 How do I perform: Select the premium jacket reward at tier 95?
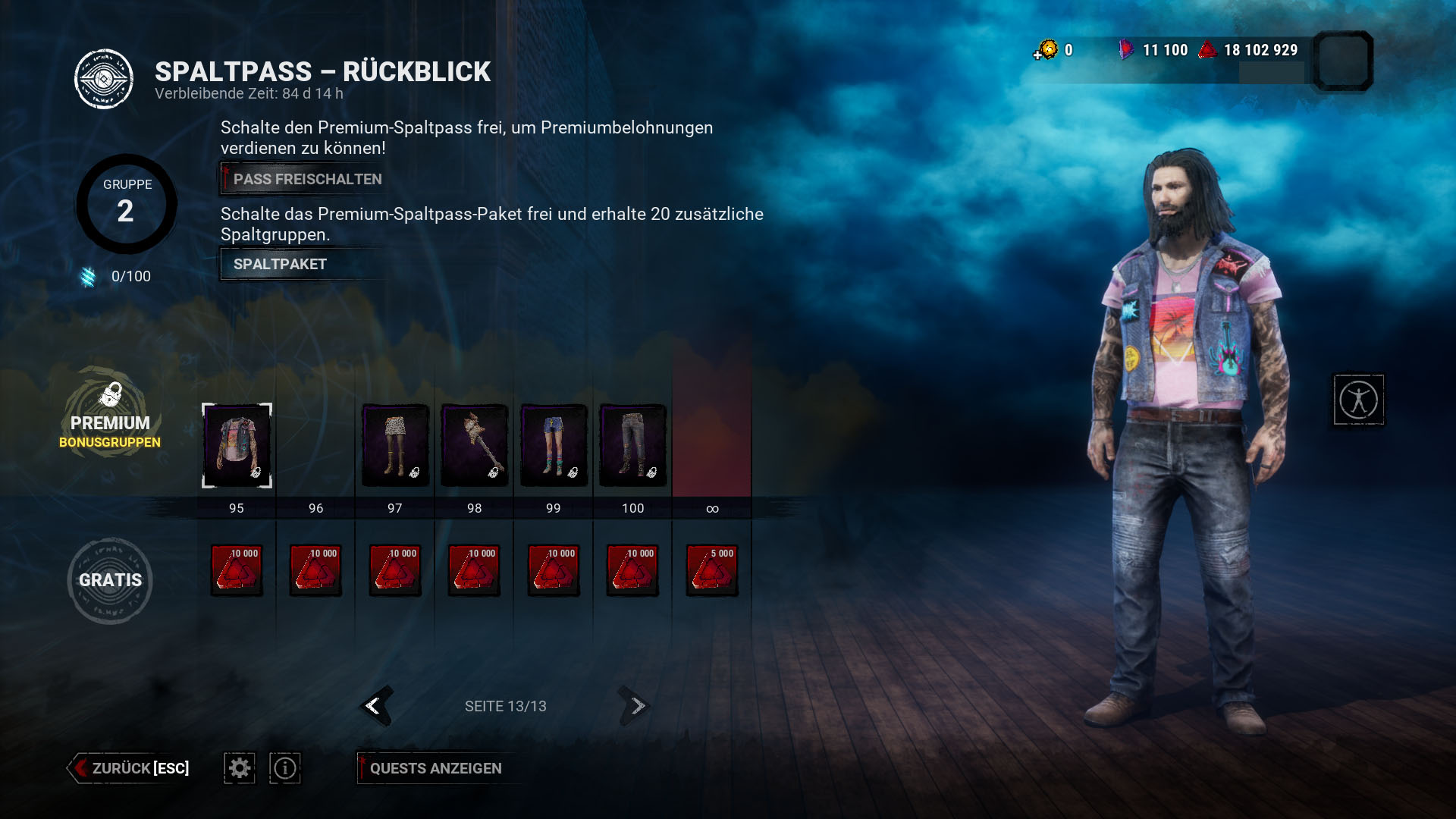237,446
